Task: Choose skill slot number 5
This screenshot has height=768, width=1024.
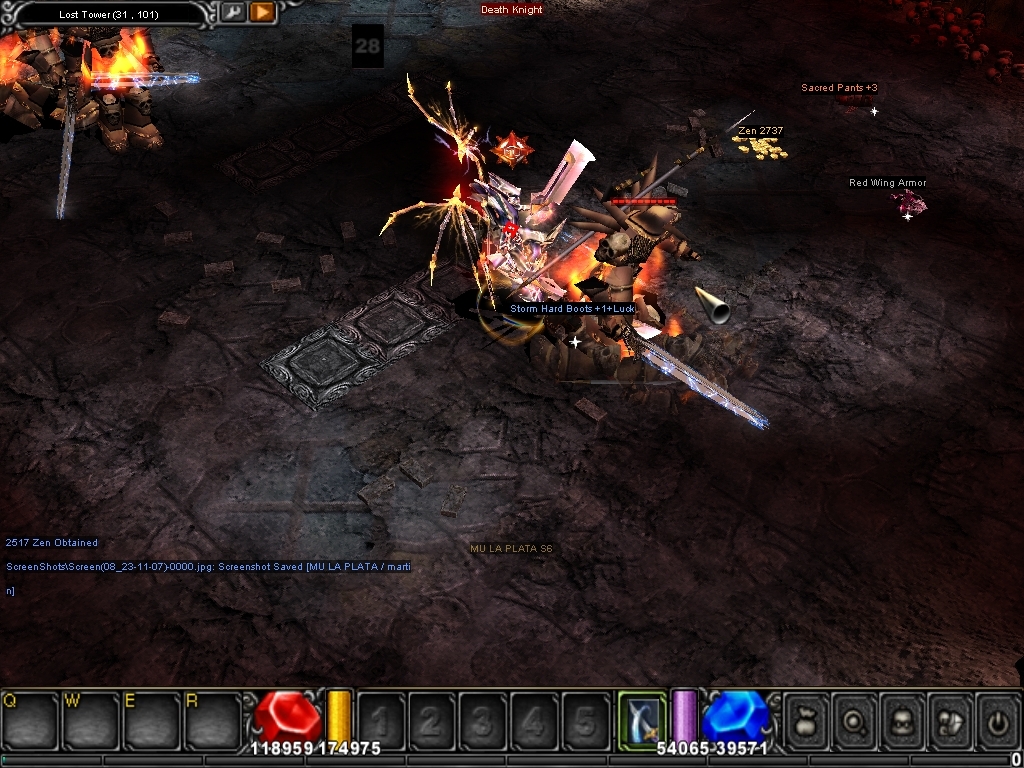Action: (585, 719)
